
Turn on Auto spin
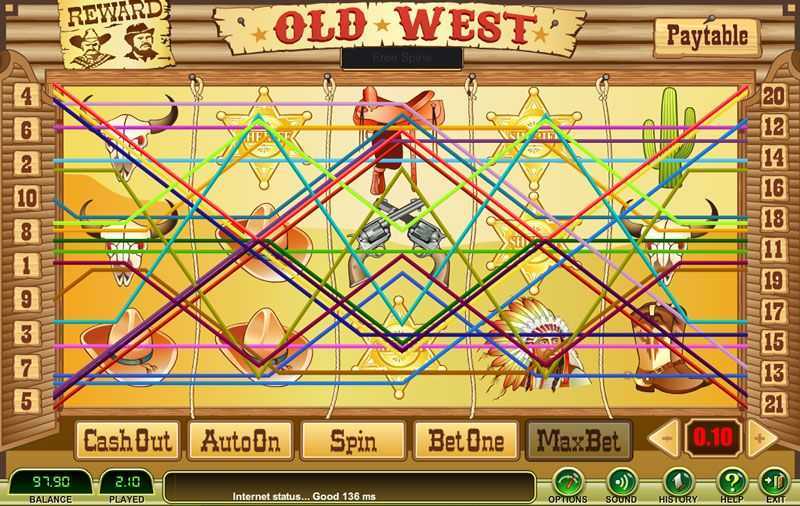coord(241,440)
